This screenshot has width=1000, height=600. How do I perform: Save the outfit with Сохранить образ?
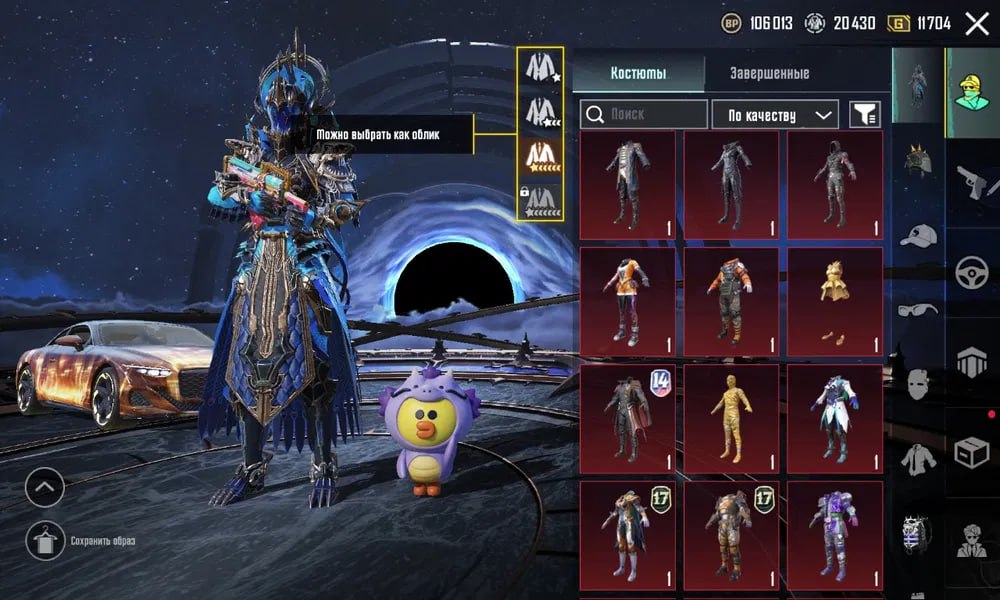(x=45, y=541)
